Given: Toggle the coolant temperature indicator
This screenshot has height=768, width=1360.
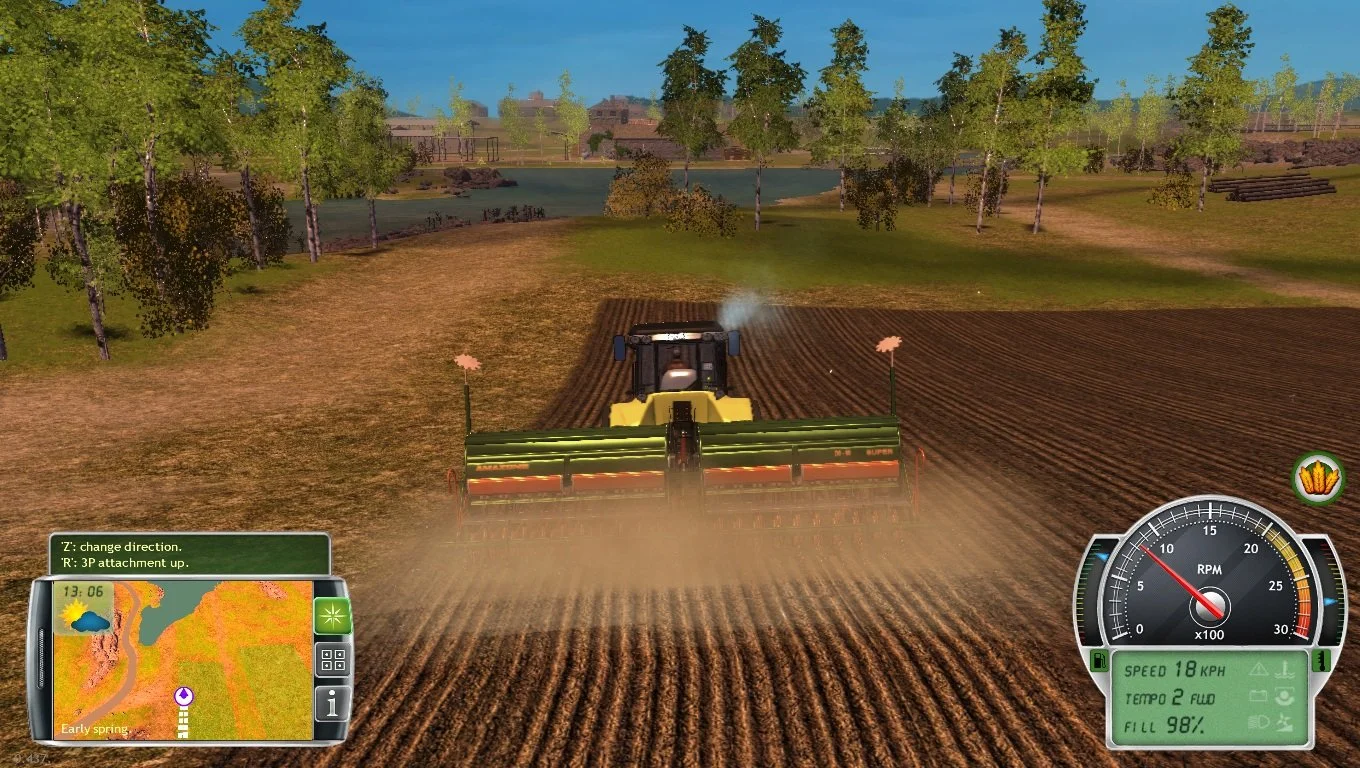Looking at the screenshot, I should pyautogui.click(x=1285, y=668).
